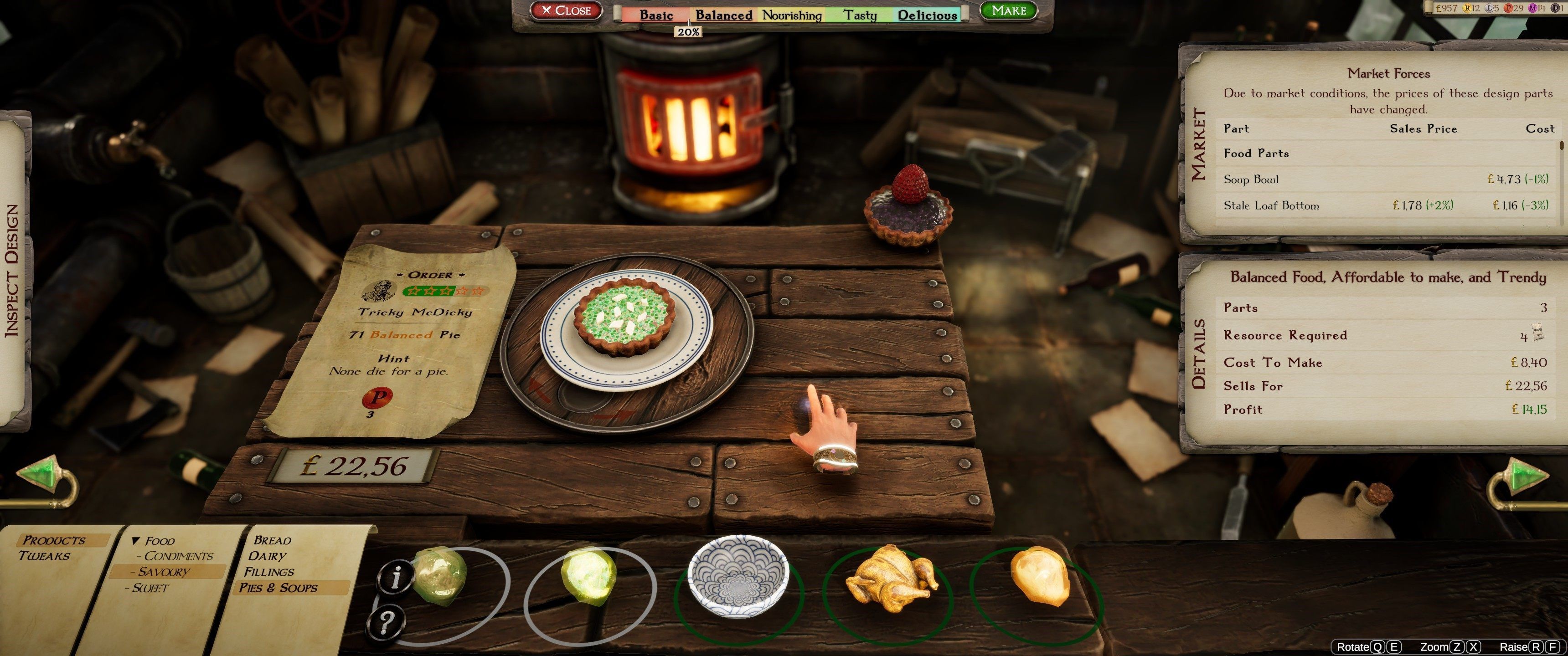Select the Savoury subcategory
Screen dimensions: 1568x656
164,572
